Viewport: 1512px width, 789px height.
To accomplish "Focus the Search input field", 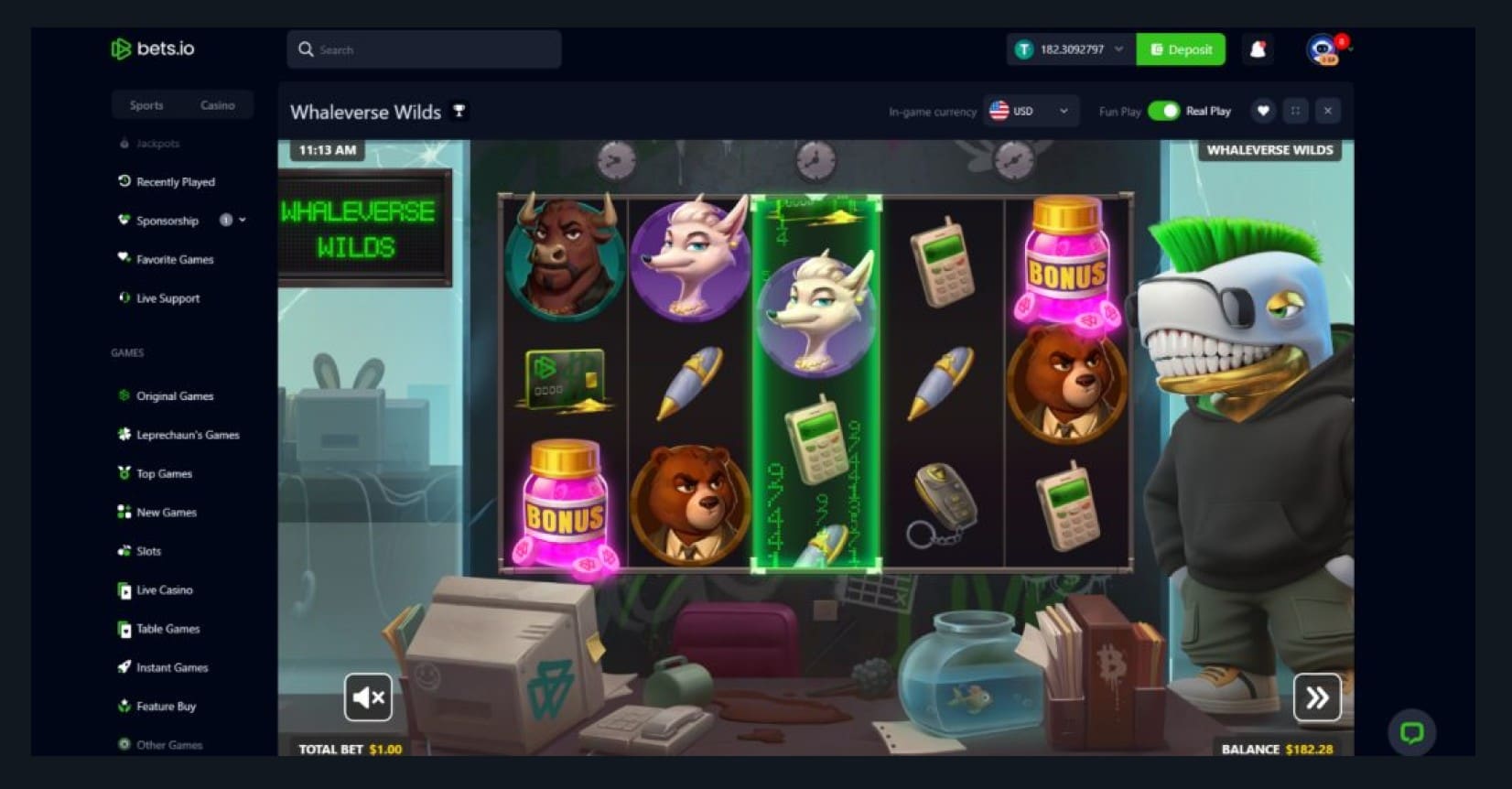I will (430, 49).
